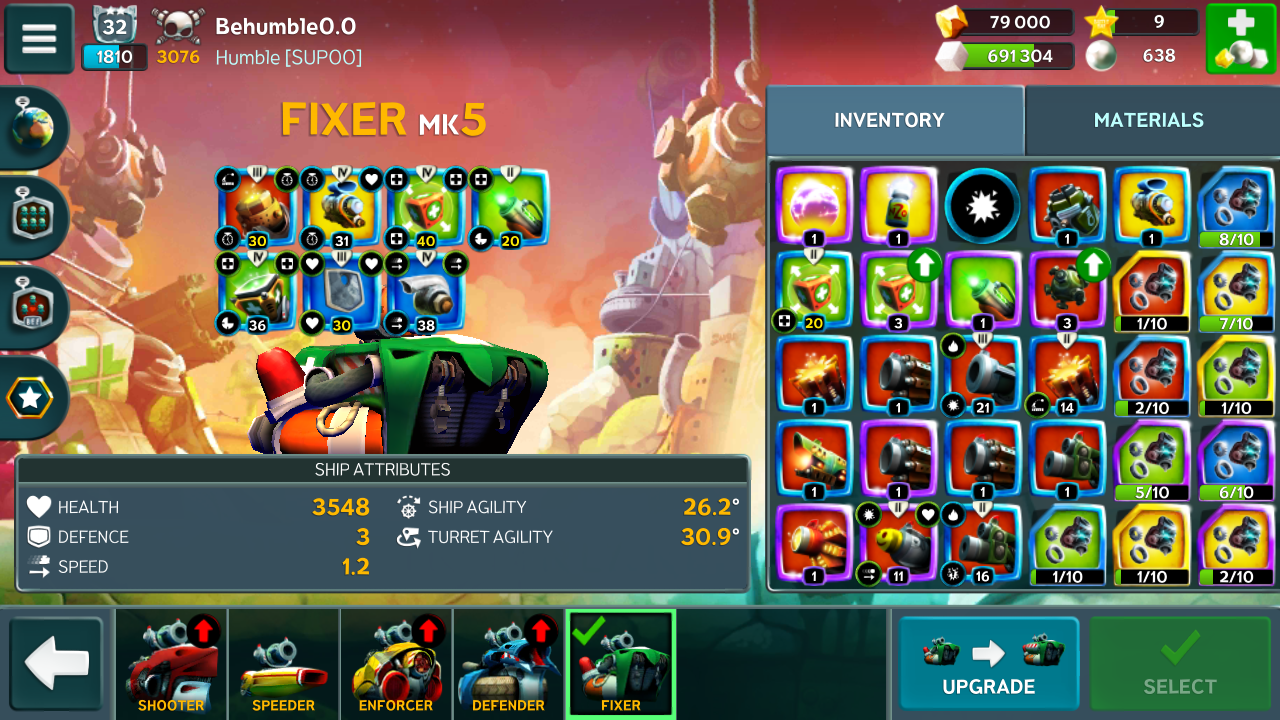Choose the Shooter ship

[x=171, y=664]
